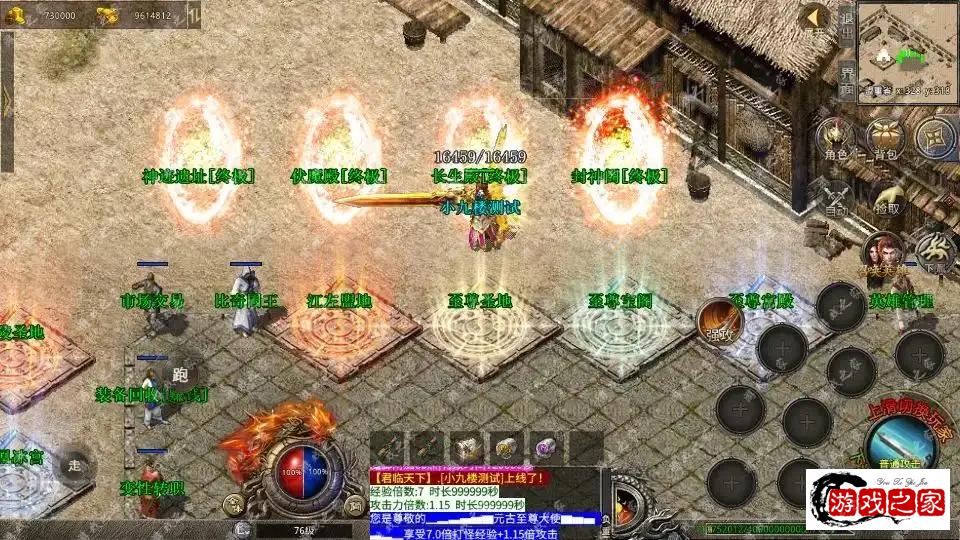The width and height of the screenshot is (960, 540).
Task: Switch to 跑 run mode
Action: (x=180, y=373)
